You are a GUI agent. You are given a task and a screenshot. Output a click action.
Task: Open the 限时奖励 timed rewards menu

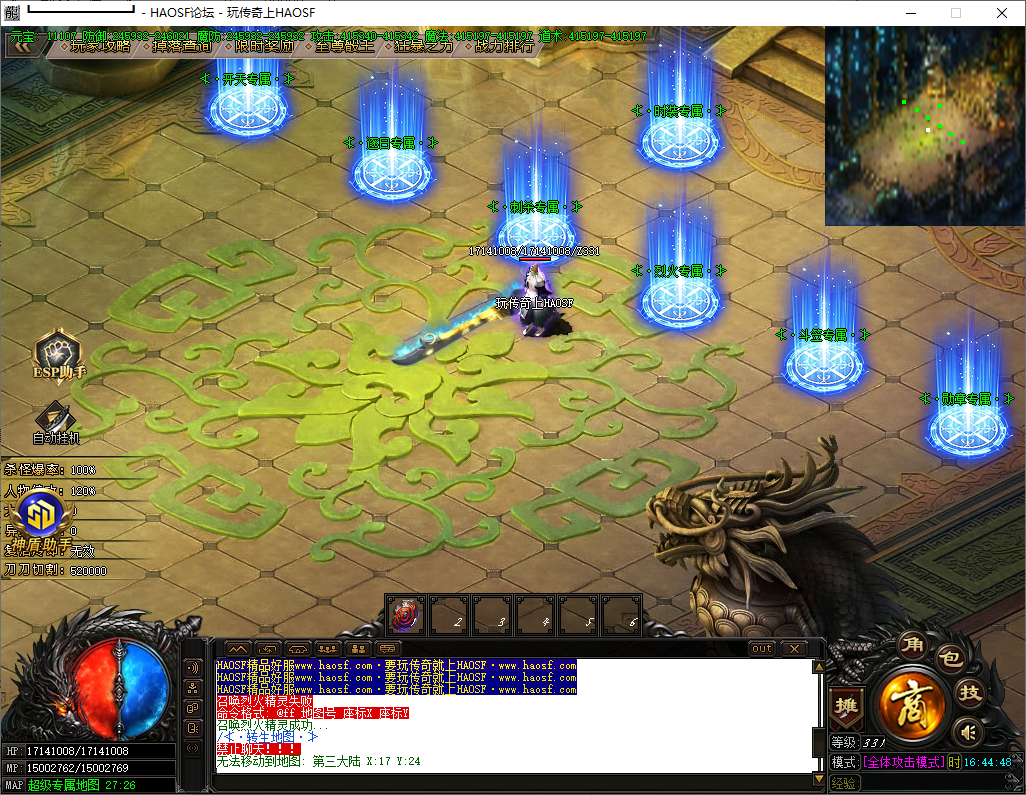click(x=264, y=46)
